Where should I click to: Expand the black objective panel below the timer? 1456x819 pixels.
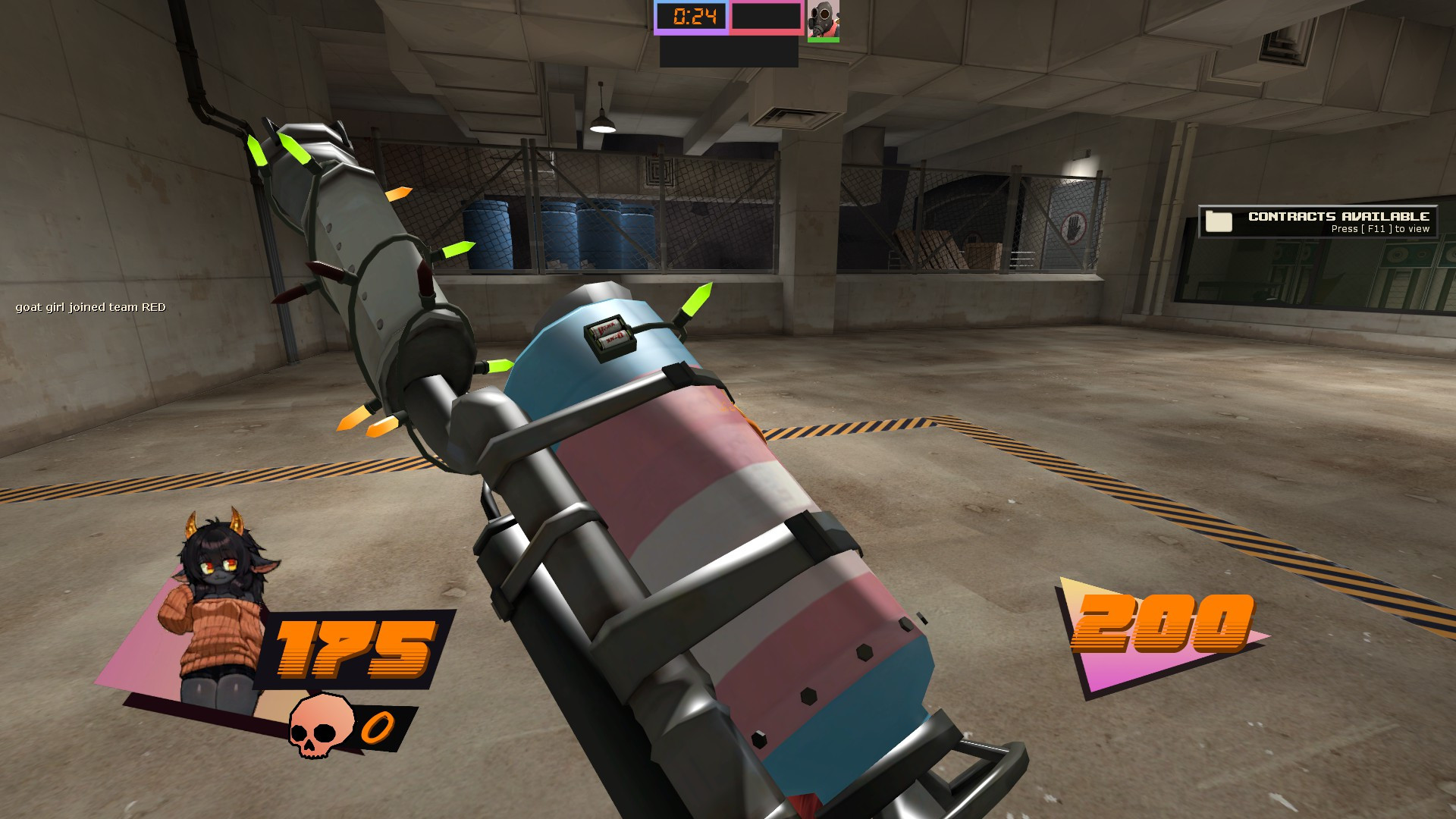[728, 53]
